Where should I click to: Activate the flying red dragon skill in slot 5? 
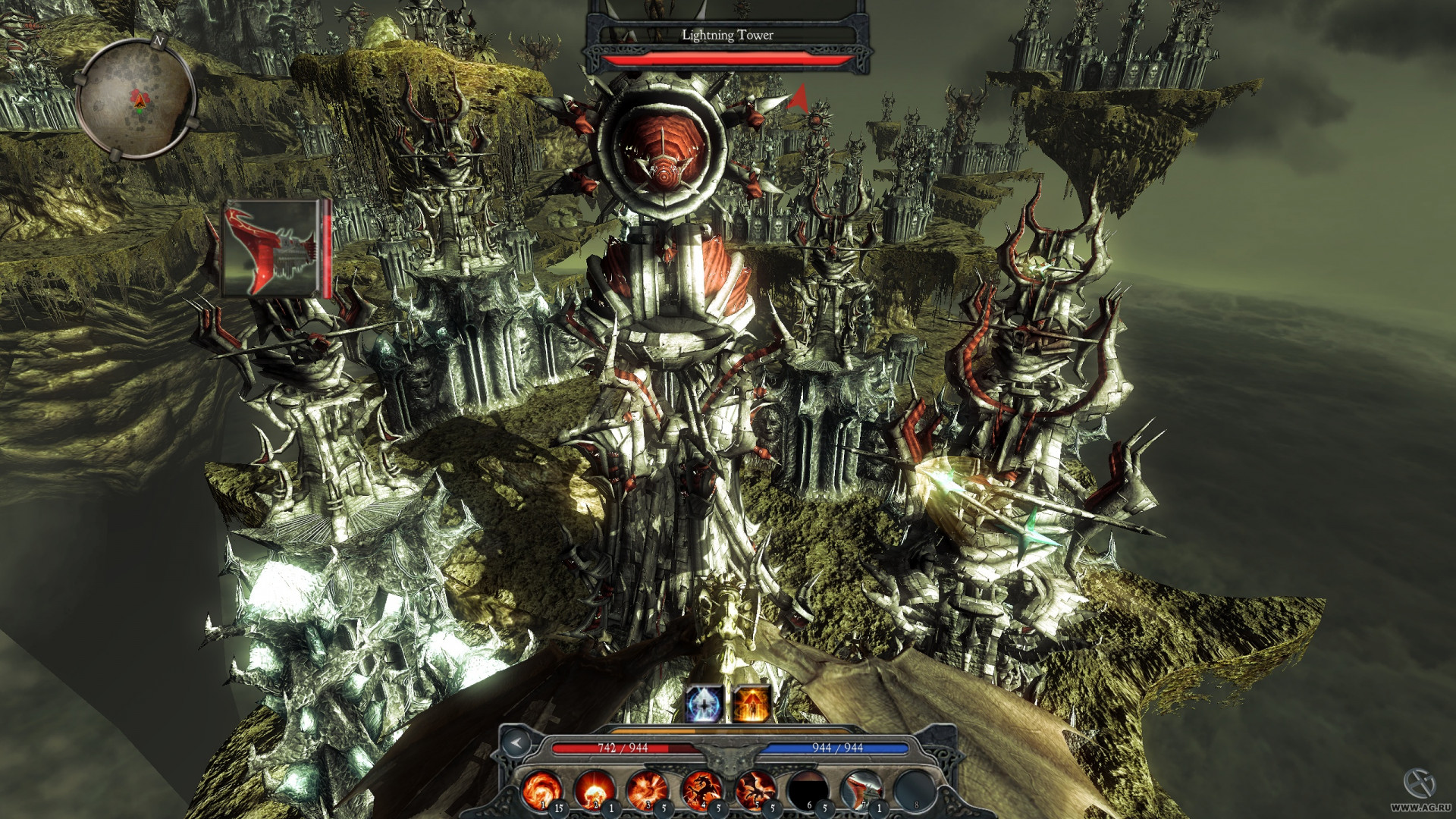point(755,789)
